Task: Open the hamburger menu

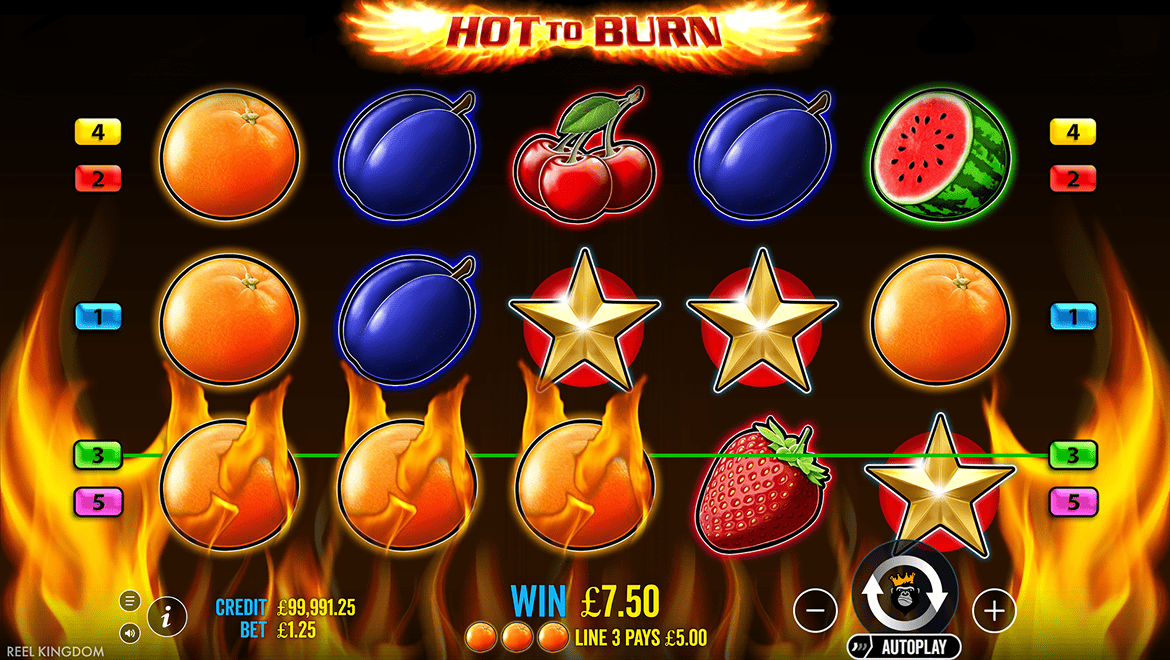Action: coord(130,601)
